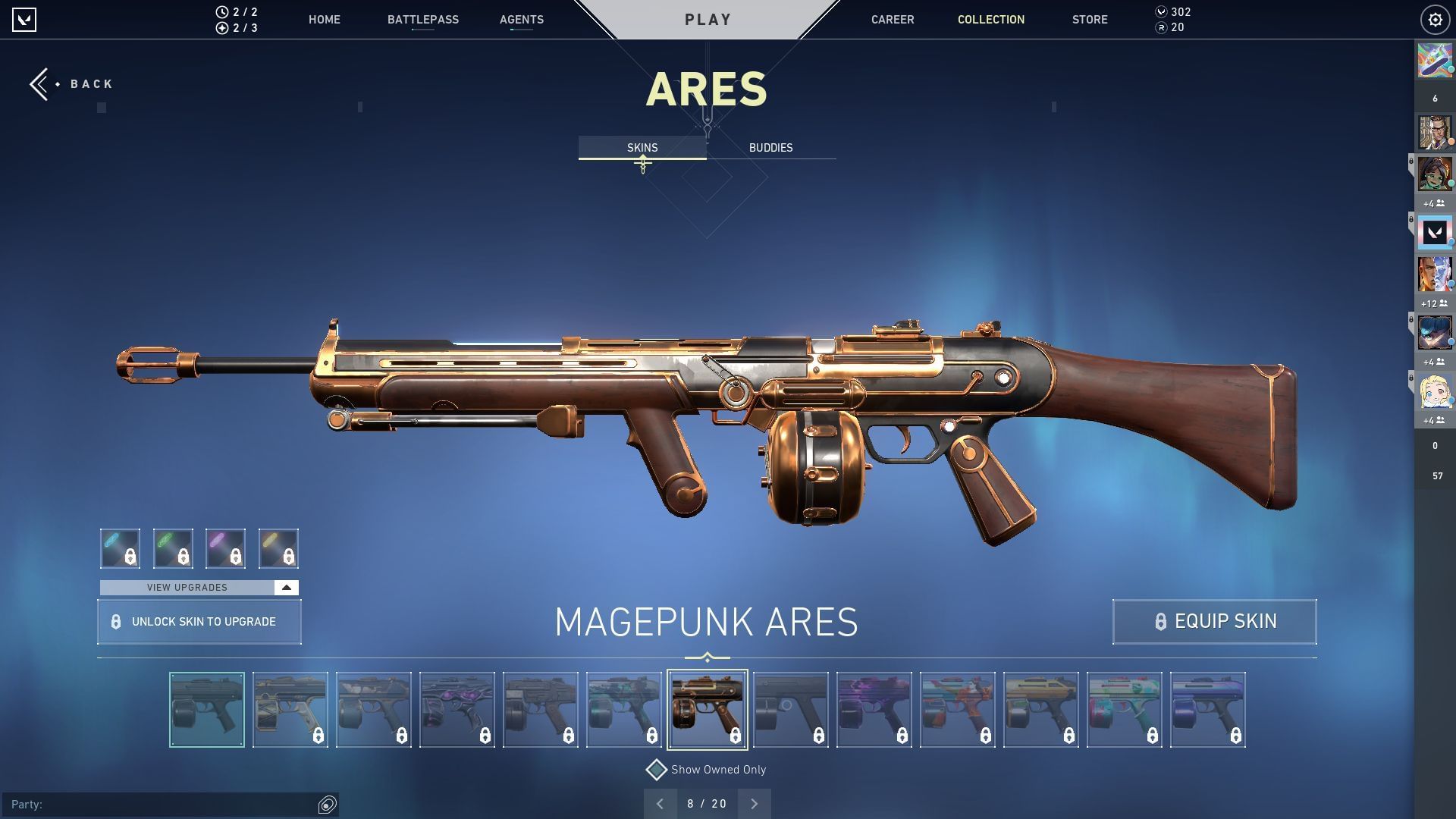1456x819 pixels.
Task: Switch to the Buddies tab
Action: [x=770, y=148]
